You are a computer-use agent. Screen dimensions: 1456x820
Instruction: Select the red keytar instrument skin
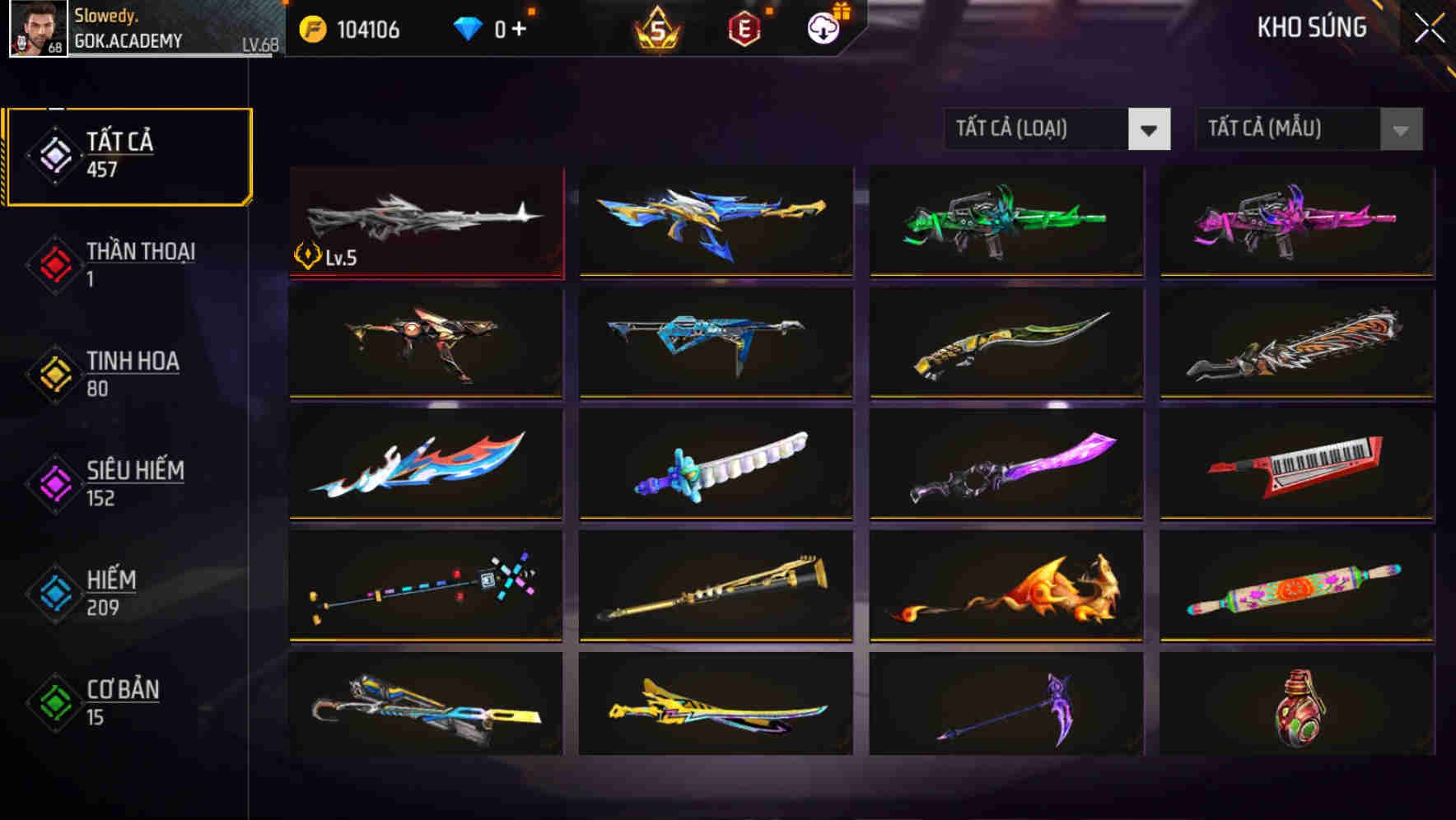coord(1296,465)
